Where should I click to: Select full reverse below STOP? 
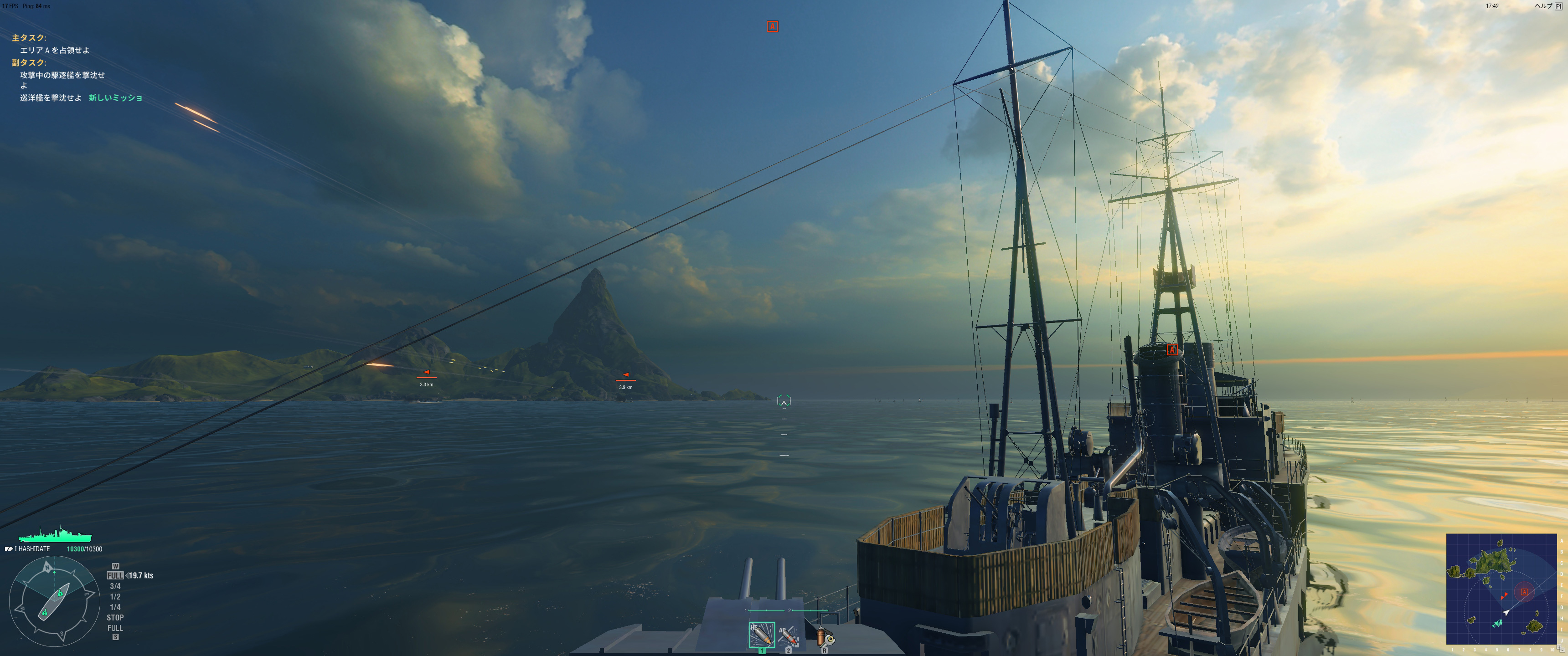tap(115, 628)
